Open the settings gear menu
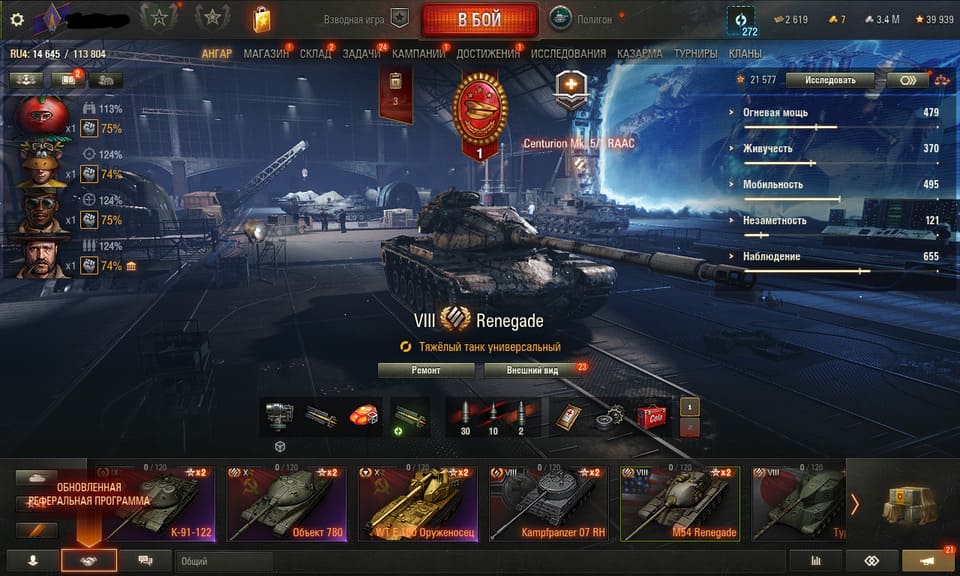 (16, 19)
